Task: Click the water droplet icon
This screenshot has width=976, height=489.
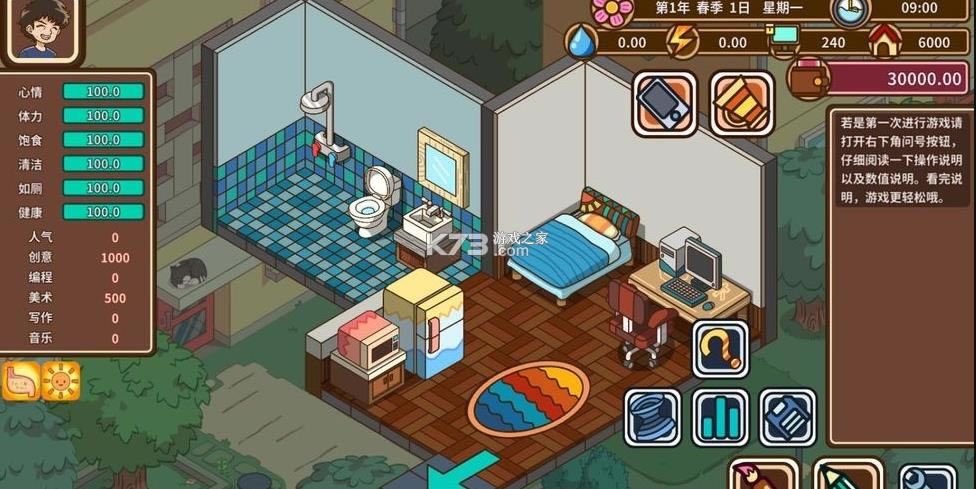Action: (581, 42)
